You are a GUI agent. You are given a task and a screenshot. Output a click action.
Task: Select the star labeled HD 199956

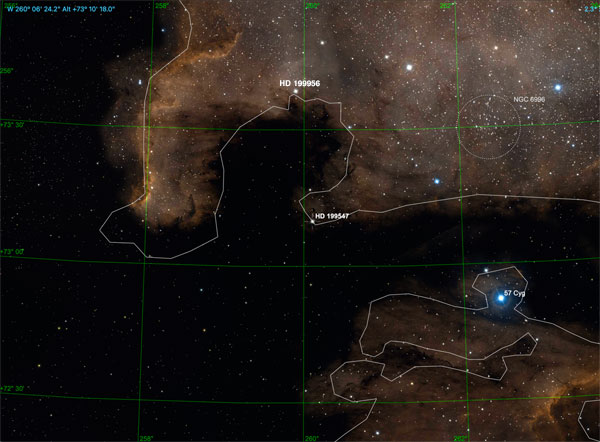click(296, 92)
